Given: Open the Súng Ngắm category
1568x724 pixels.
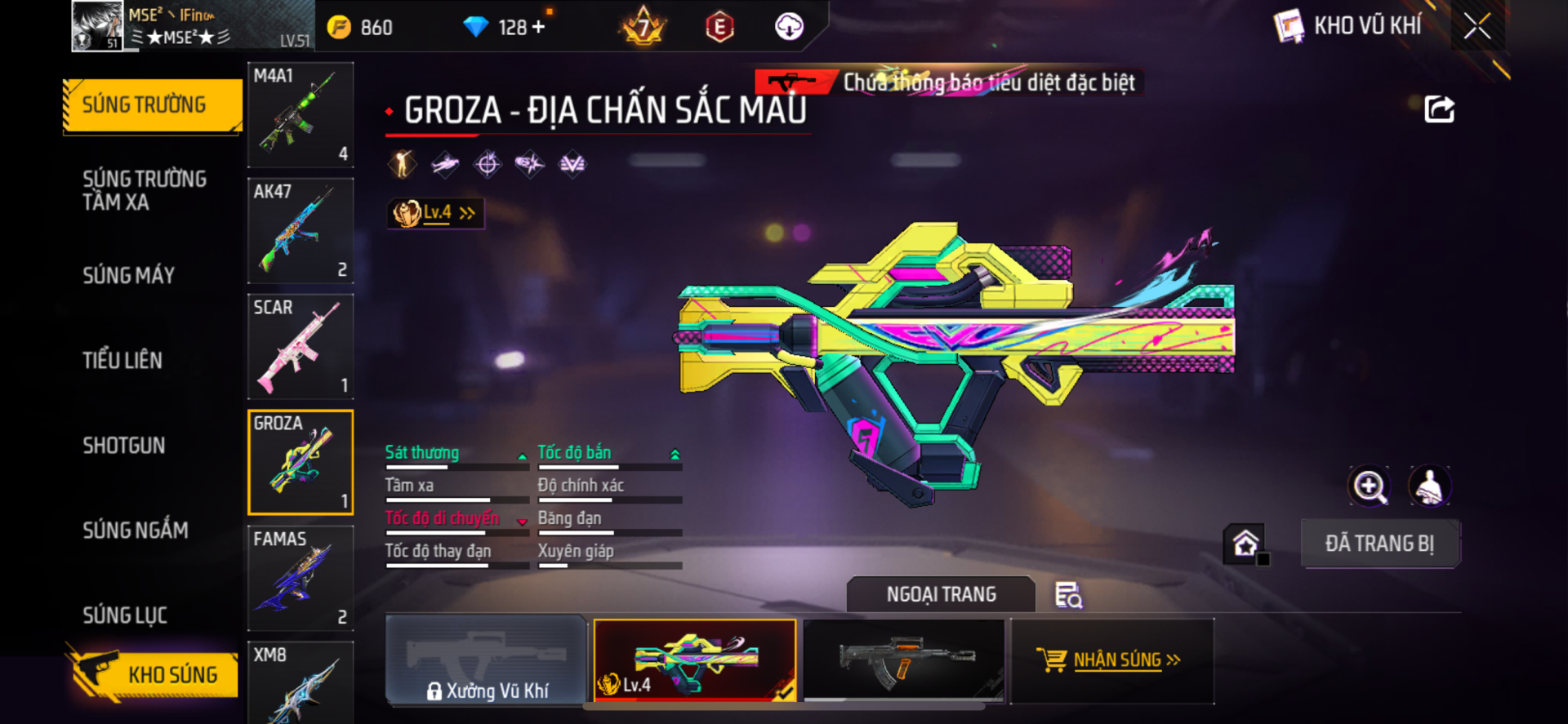Looking at the screenshot, I should [x=136, y=531].
